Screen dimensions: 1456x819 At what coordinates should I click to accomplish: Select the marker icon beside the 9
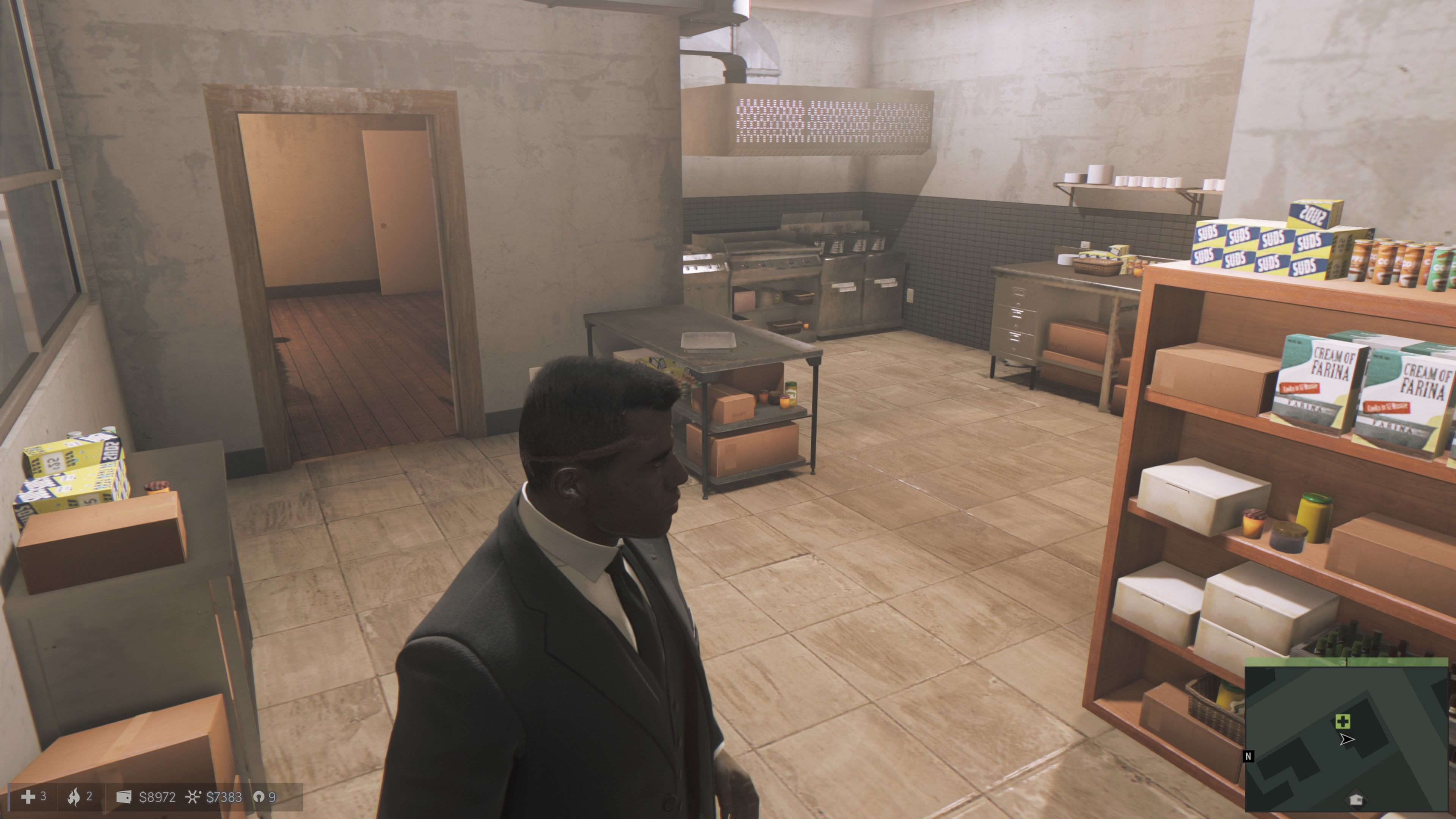tap(258, 797)
